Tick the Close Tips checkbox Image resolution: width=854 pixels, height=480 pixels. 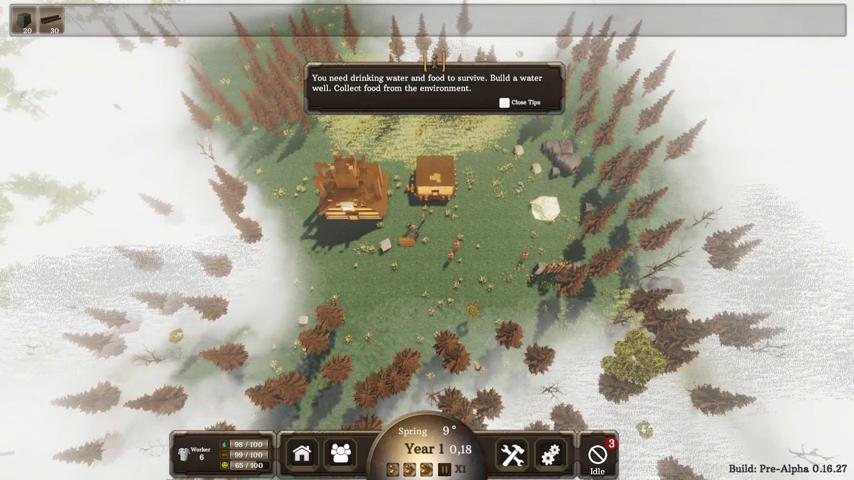504,103
